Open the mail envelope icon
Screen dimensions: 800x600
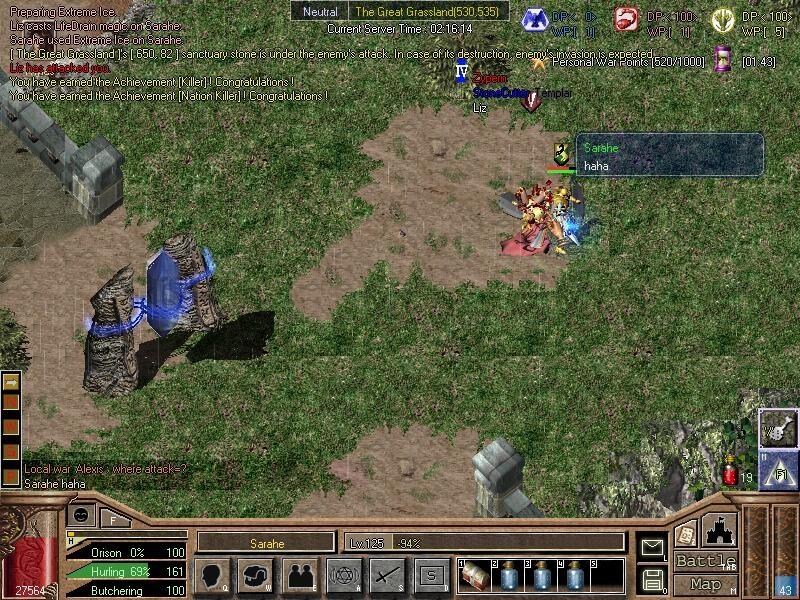pos(653,547)
